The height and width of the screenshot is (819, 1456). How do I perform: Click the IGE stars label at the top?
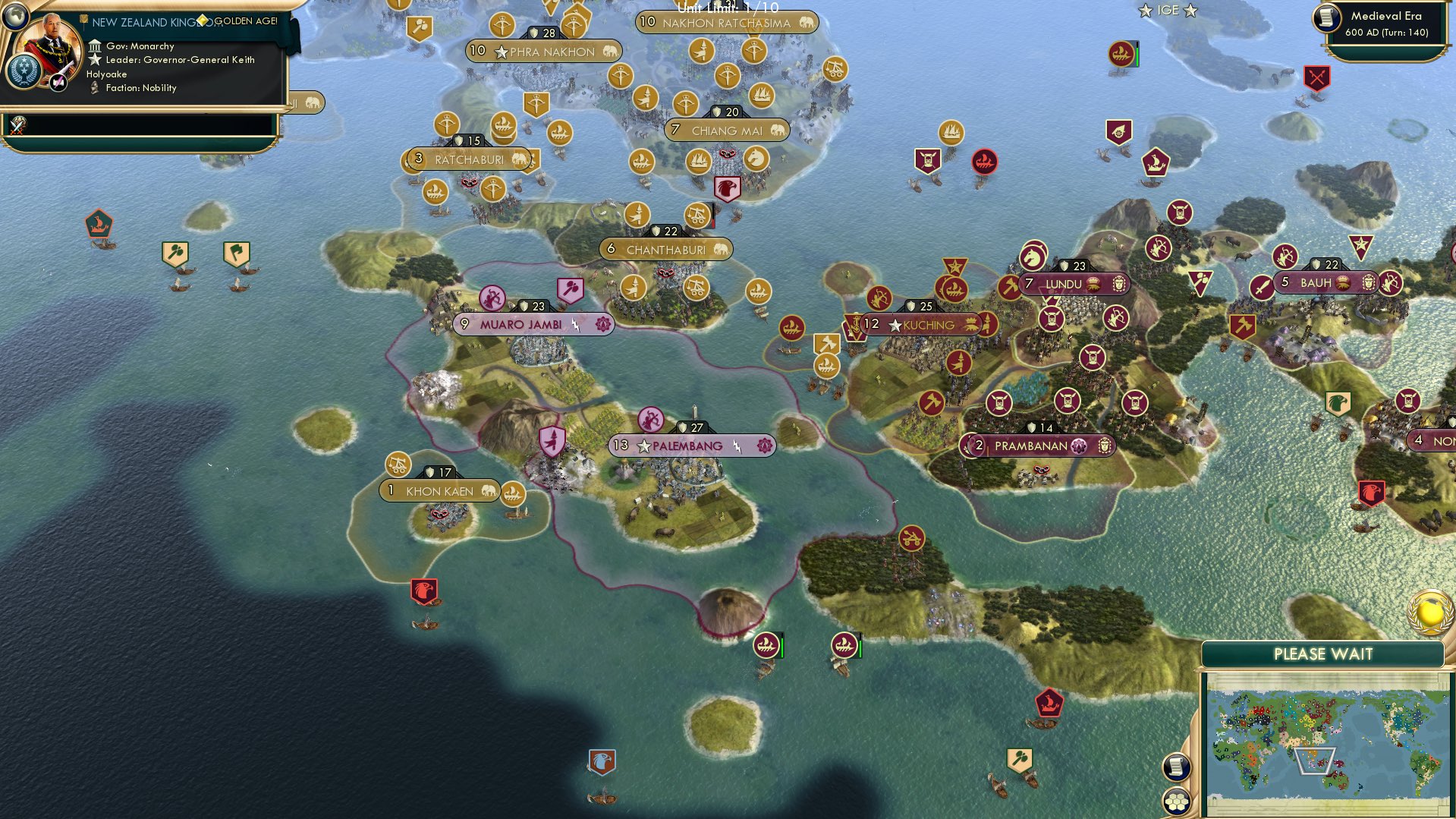click(x=1167, y=11)
